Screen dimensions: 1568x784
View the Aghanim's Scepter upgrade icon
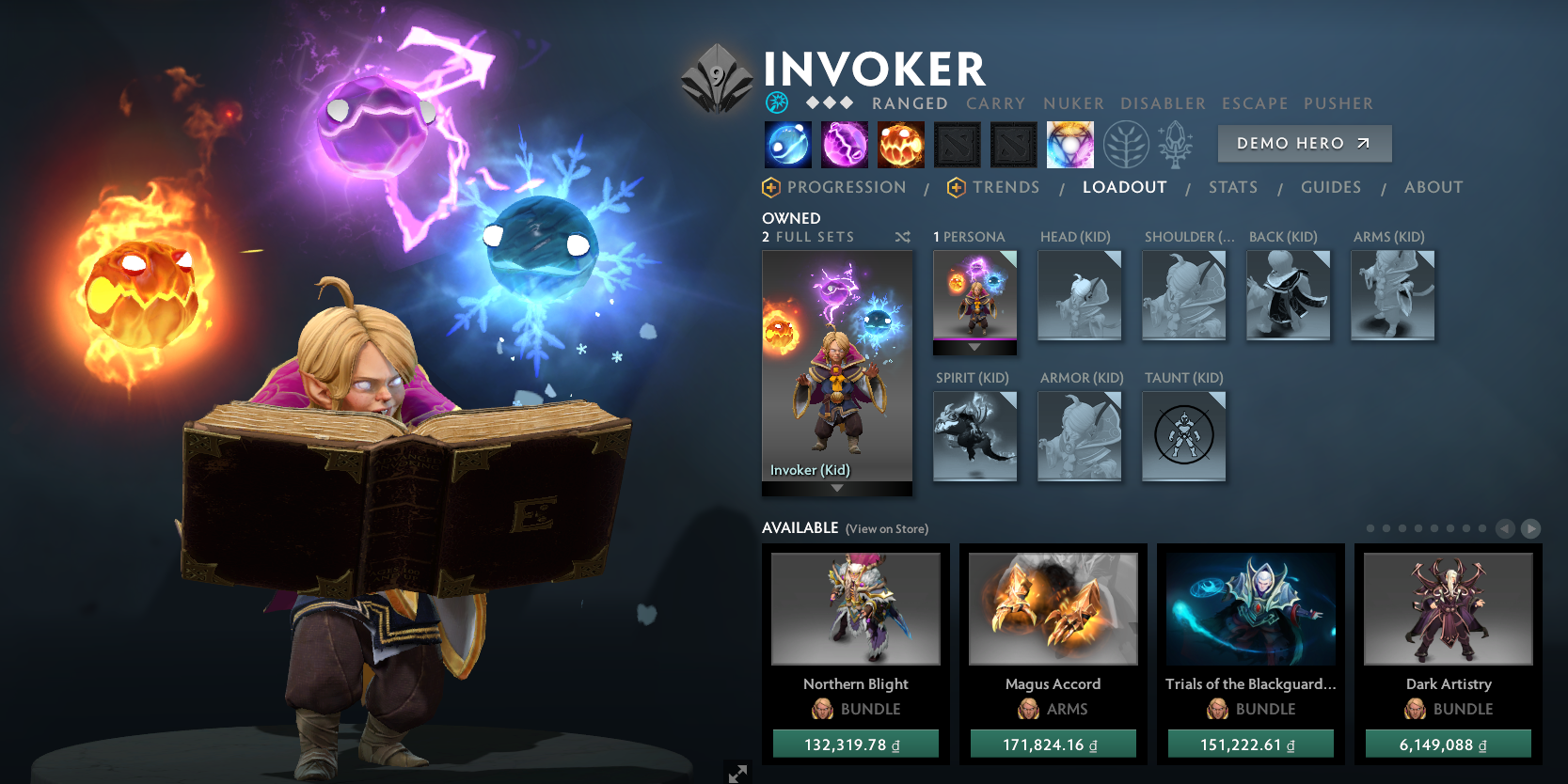(x=1177, y=144)
